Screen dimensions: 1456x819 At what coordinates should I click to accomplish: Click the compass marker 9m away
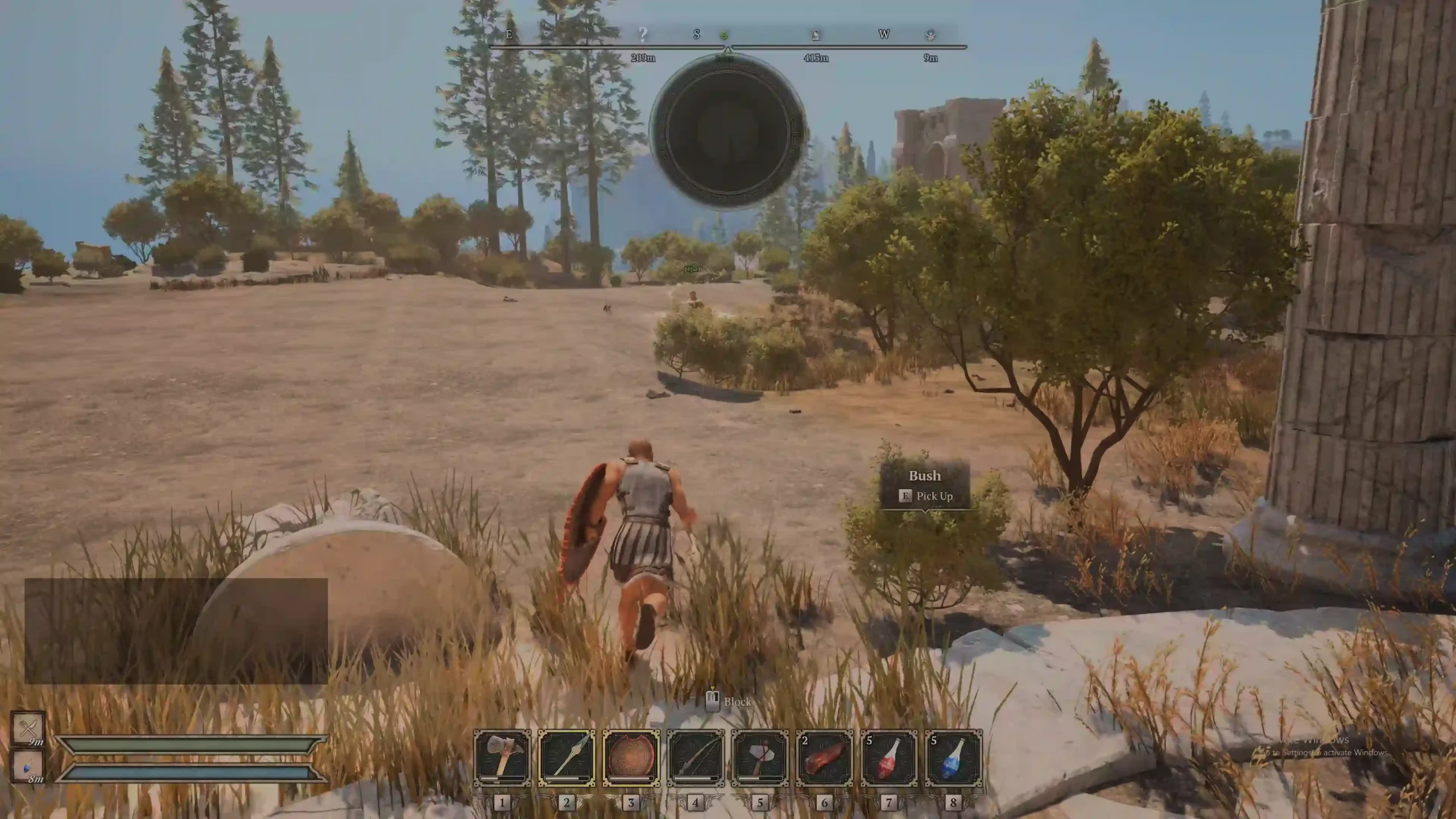click(x=930, y=35)
